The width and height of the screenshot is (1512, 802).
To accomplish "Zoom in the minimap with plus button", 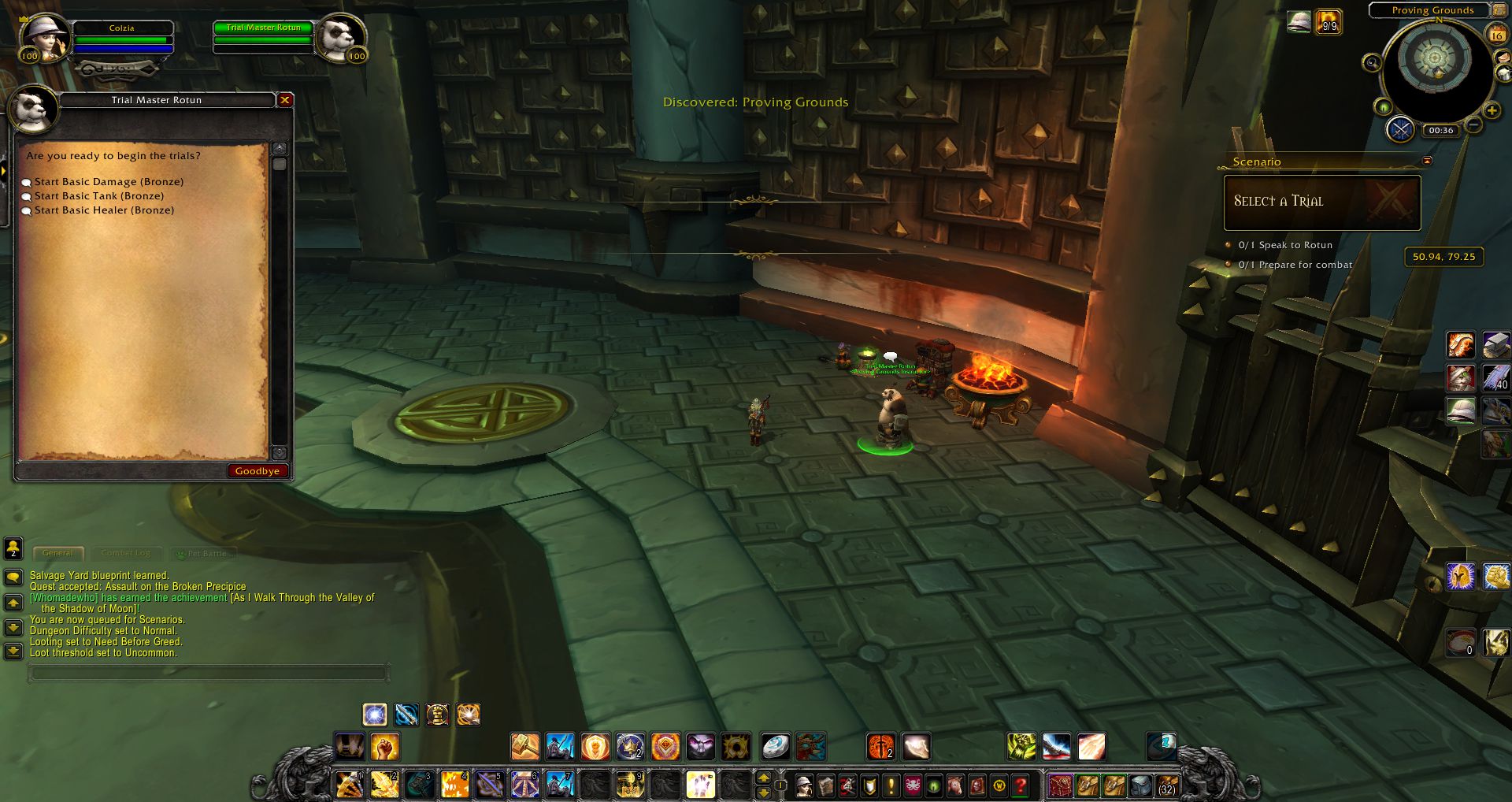I will coord(1492,110).
